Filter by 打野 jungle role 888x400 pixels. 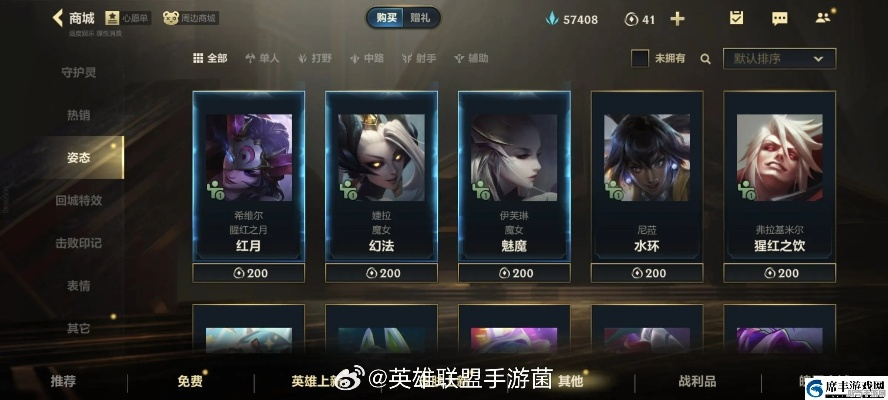tap(314, 59)
